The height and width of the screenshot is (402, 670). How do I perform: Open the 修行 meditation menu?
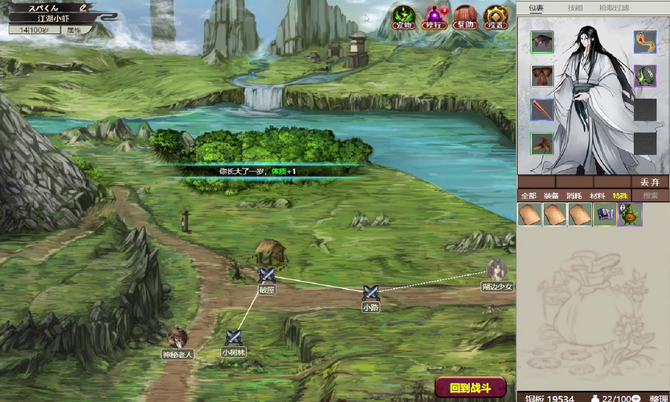436,16
